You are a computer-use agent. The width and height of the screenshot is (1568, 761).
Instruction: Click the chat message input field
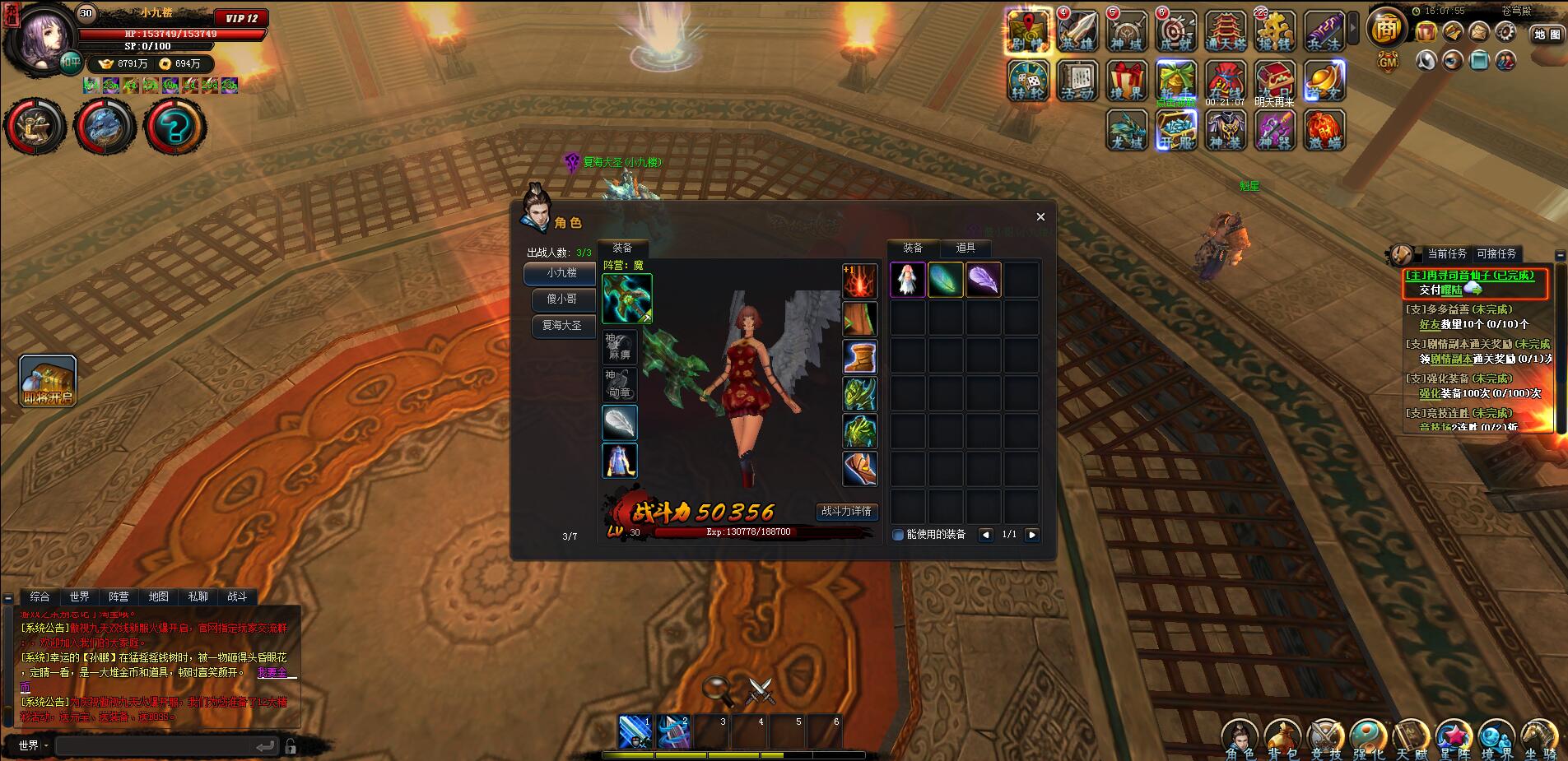pyautogui.click(x=156, y=746)
